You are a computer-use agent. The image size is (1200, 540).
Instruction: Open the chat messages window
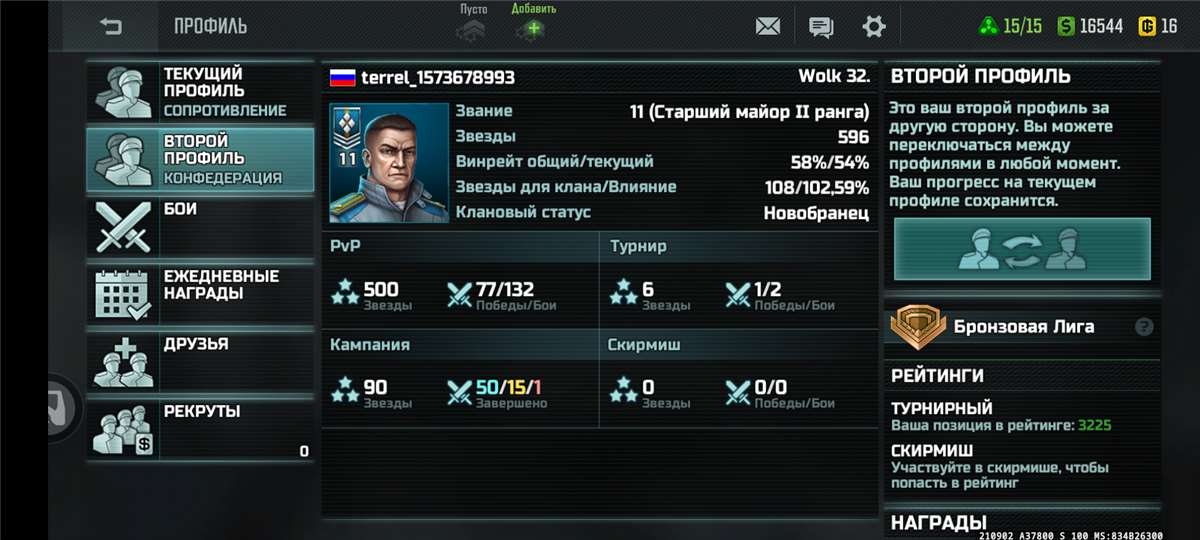(821, 27)
